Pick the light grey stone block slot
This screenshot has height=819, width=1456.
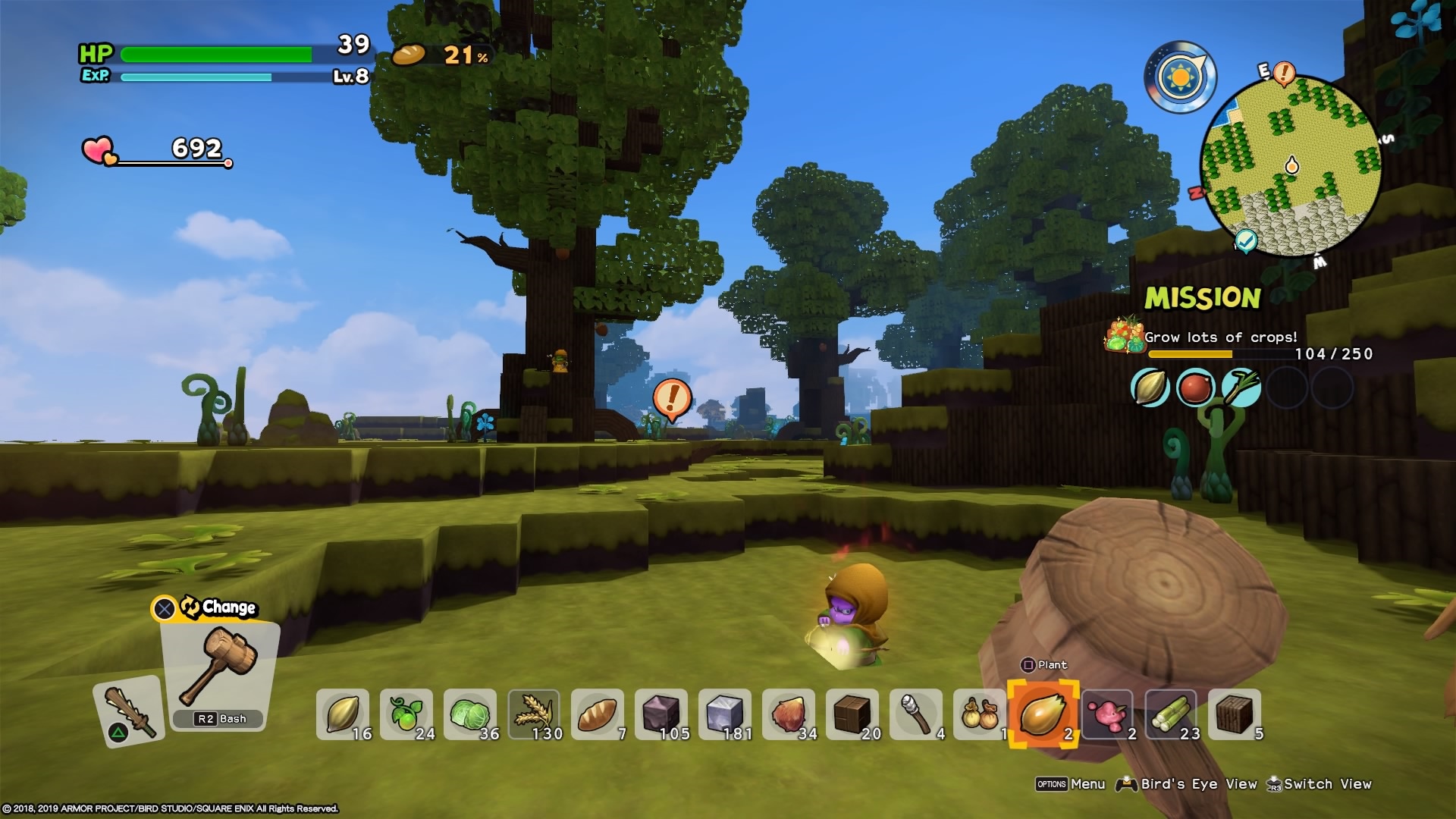point(725,714)
